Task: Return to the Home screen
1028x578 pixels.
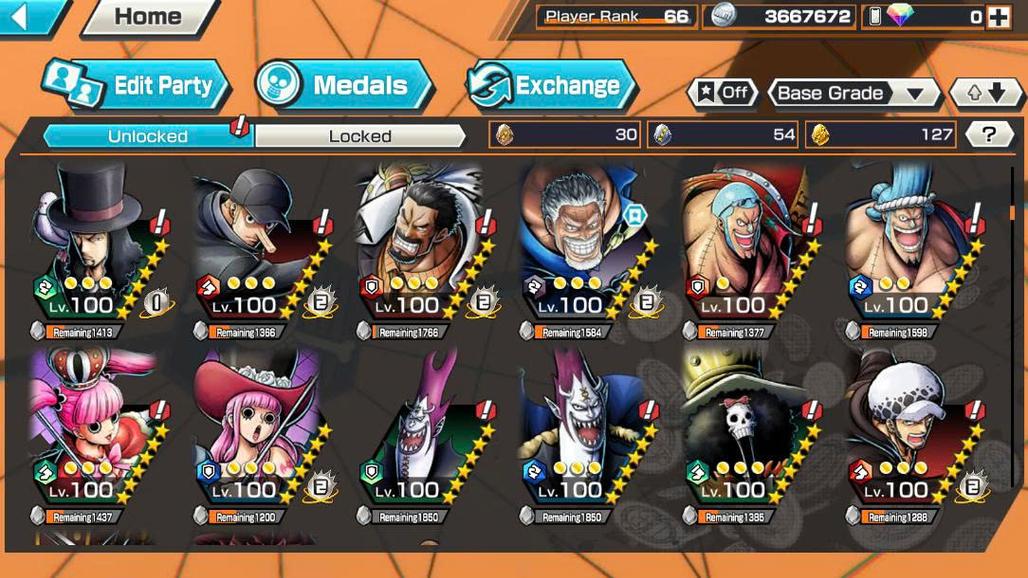Action: [148, 17]
